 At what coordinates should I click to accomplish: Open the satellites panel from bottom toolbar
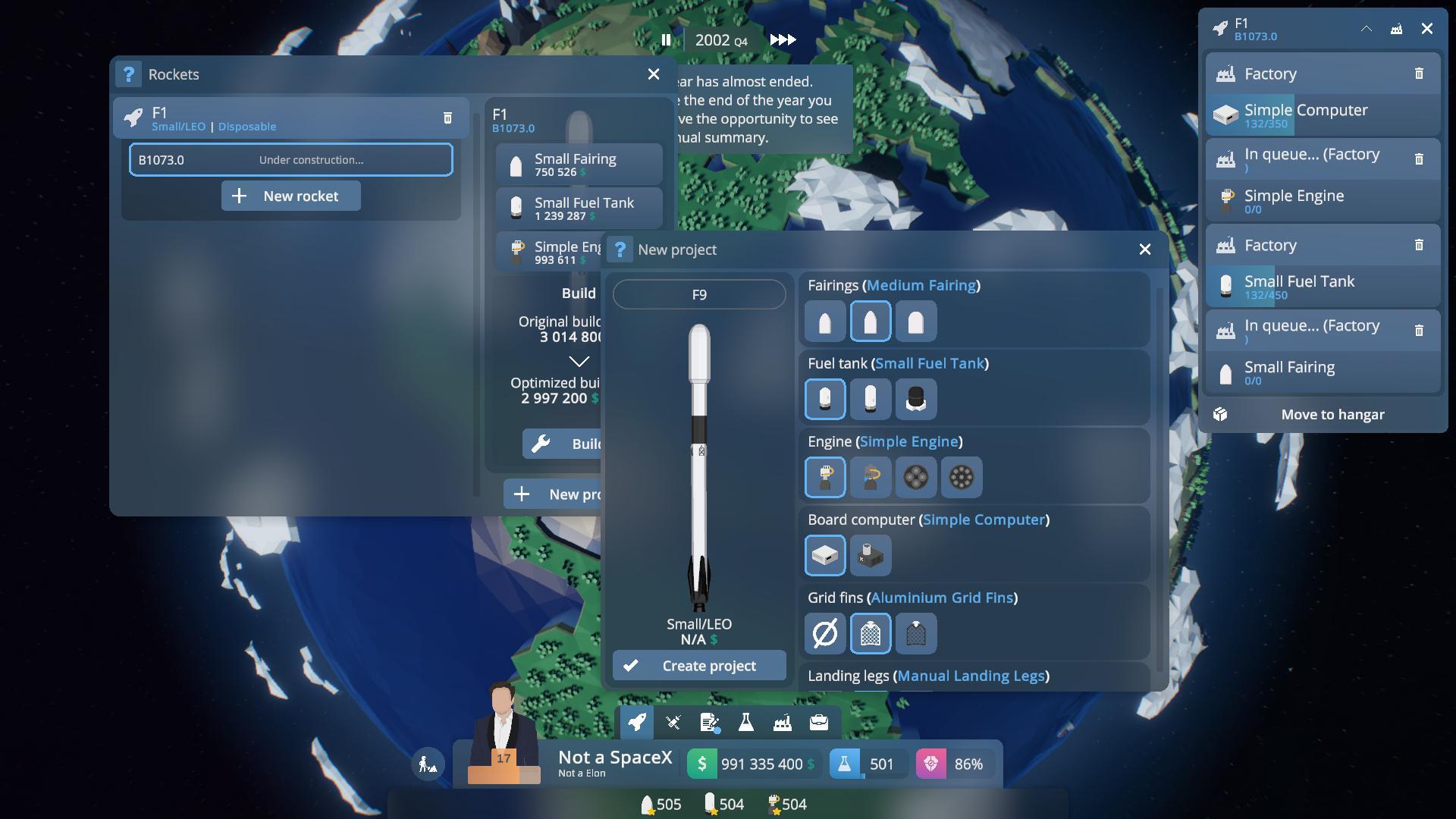(x=673, y=722)
